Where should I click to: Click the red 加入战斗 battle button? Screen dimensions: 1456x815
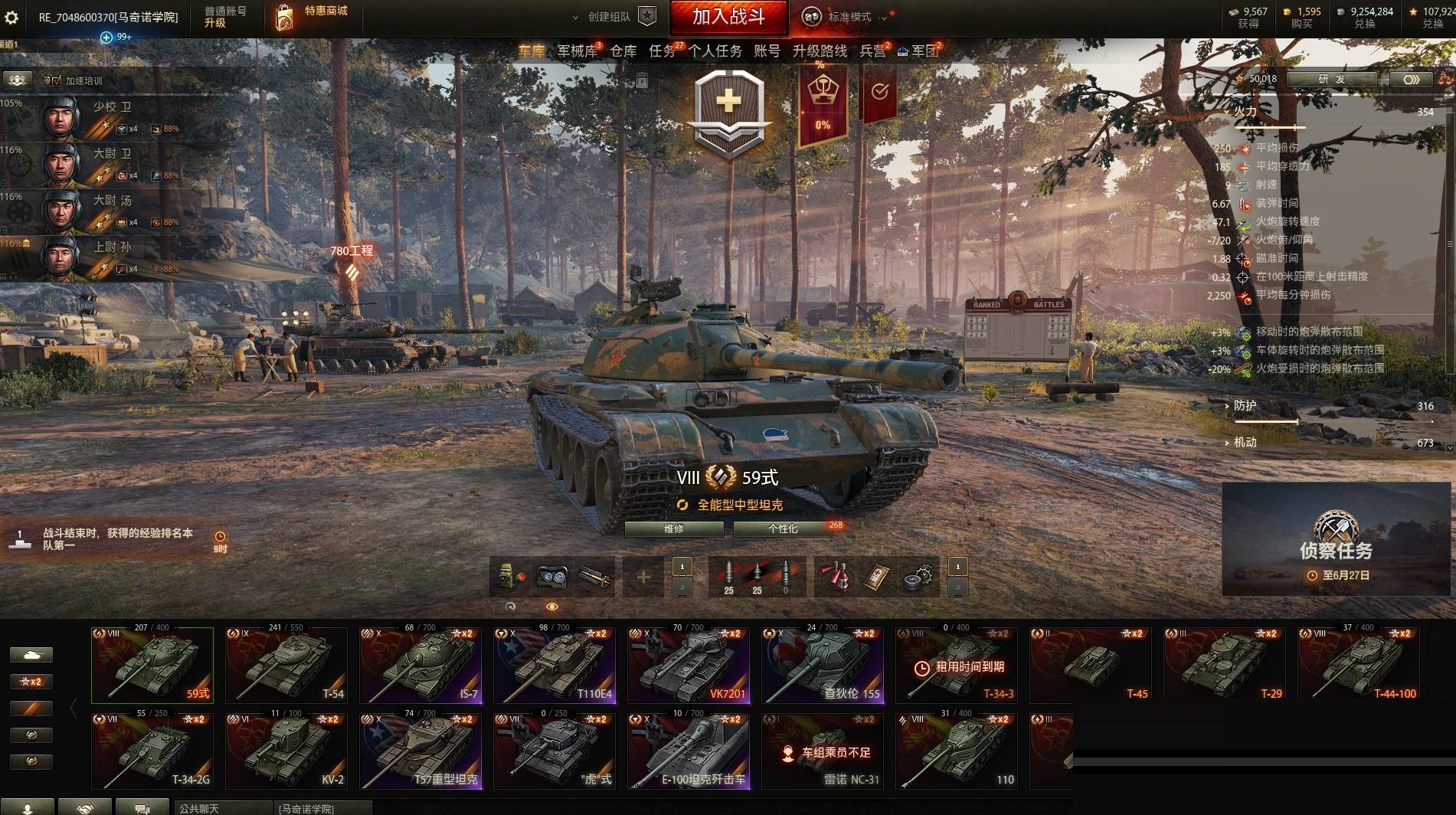click(728, 17)
